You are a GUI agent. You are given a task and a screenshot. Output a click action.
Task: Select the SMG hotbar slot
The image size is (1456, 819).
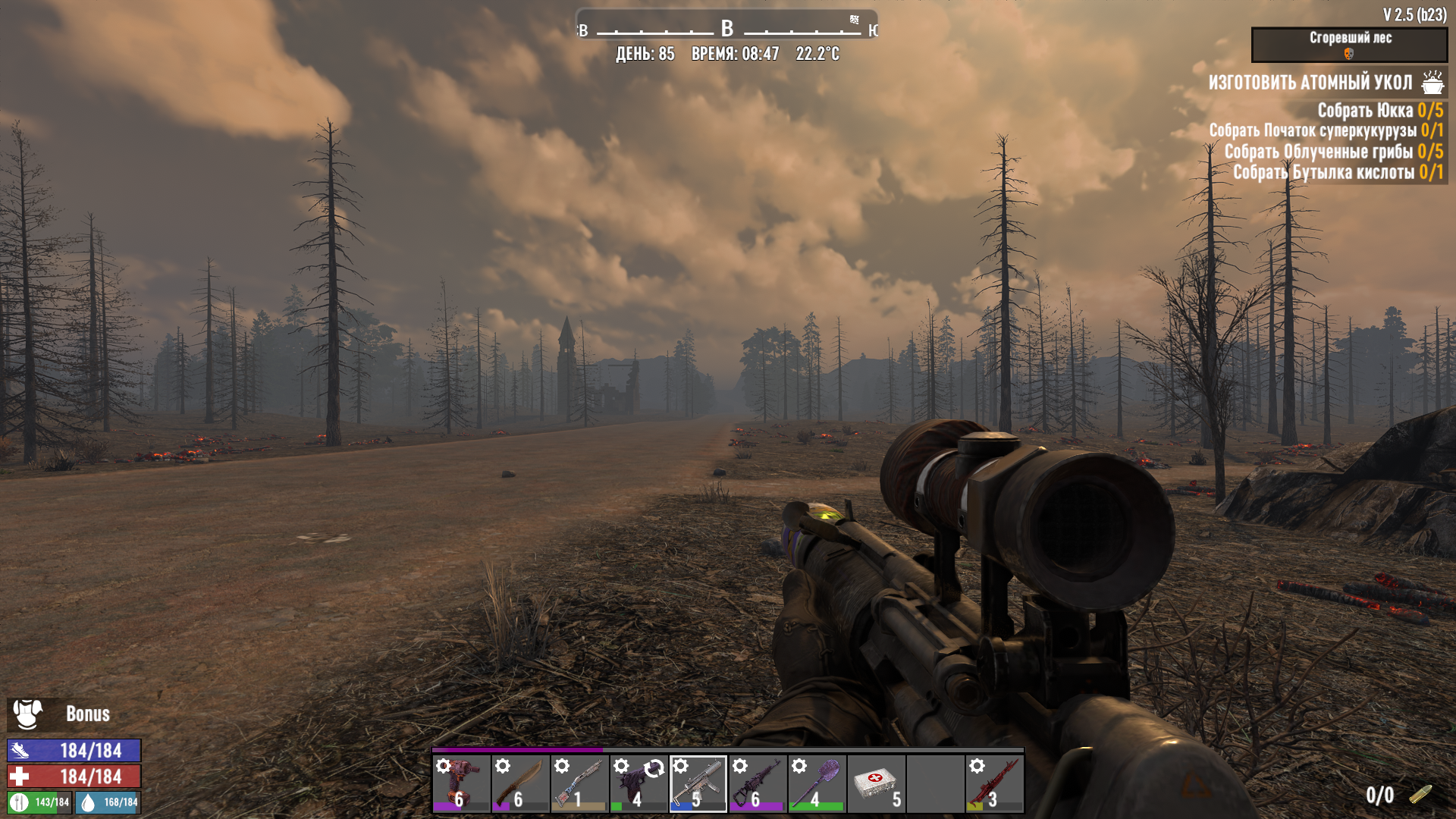click(x=698, y=783)
